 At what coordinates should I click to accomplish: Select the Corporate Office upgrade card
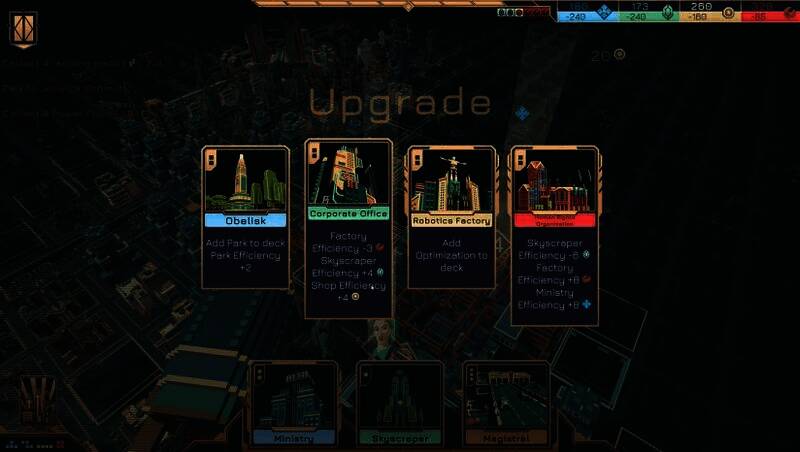(x=347, y=228)
